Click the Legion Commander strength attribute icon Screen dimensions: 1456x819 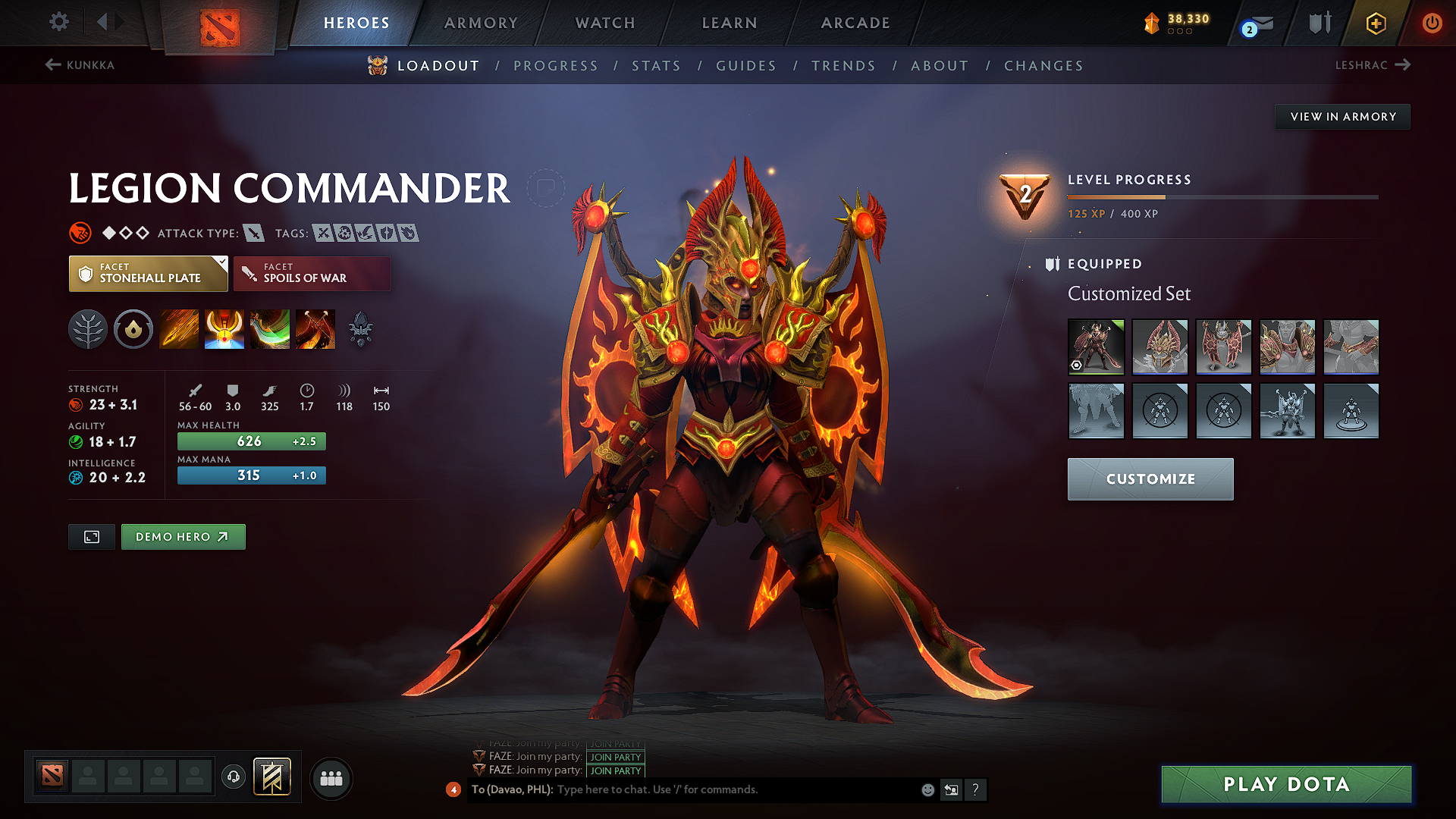[x=77, y=404]
